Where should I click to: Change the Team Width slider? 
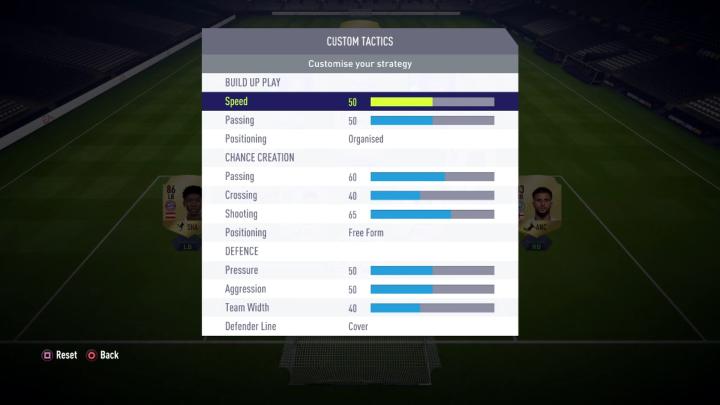[x=432, y=308]
